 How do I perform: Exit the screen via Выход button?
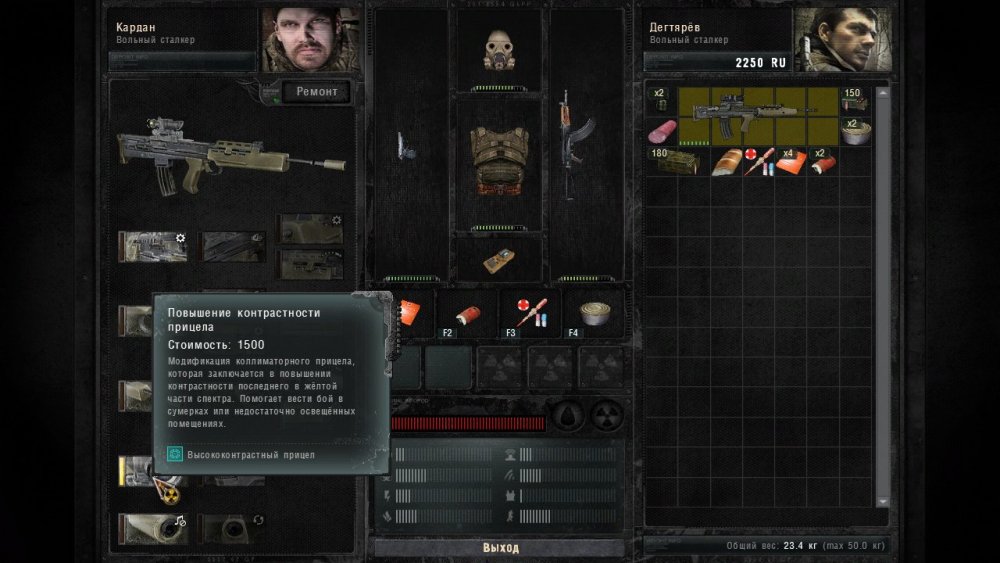coord(499,548)
